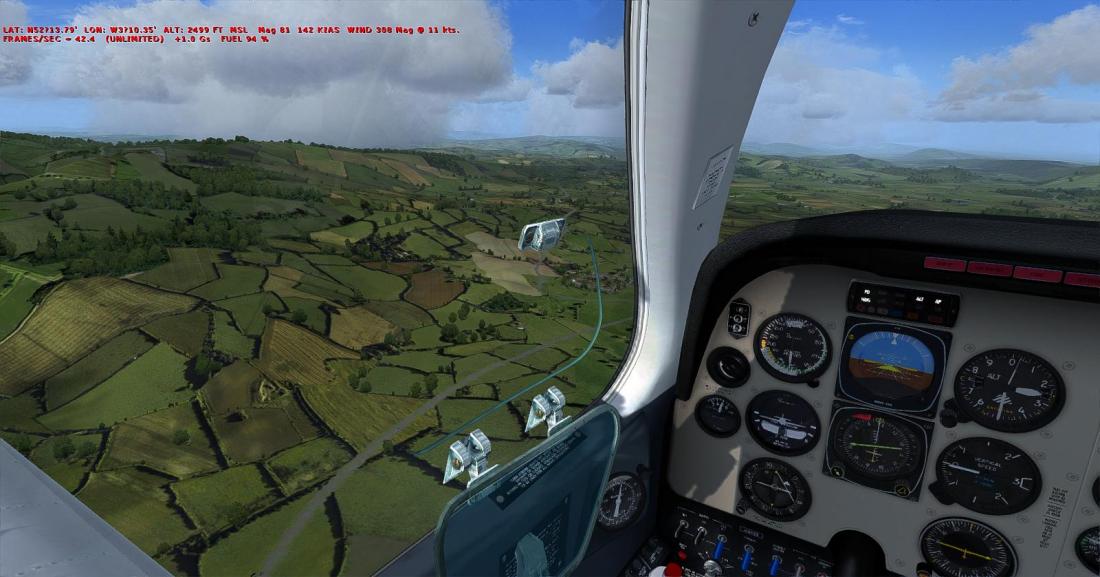Select the turn coordinator gauge

[x=782, y=422]
